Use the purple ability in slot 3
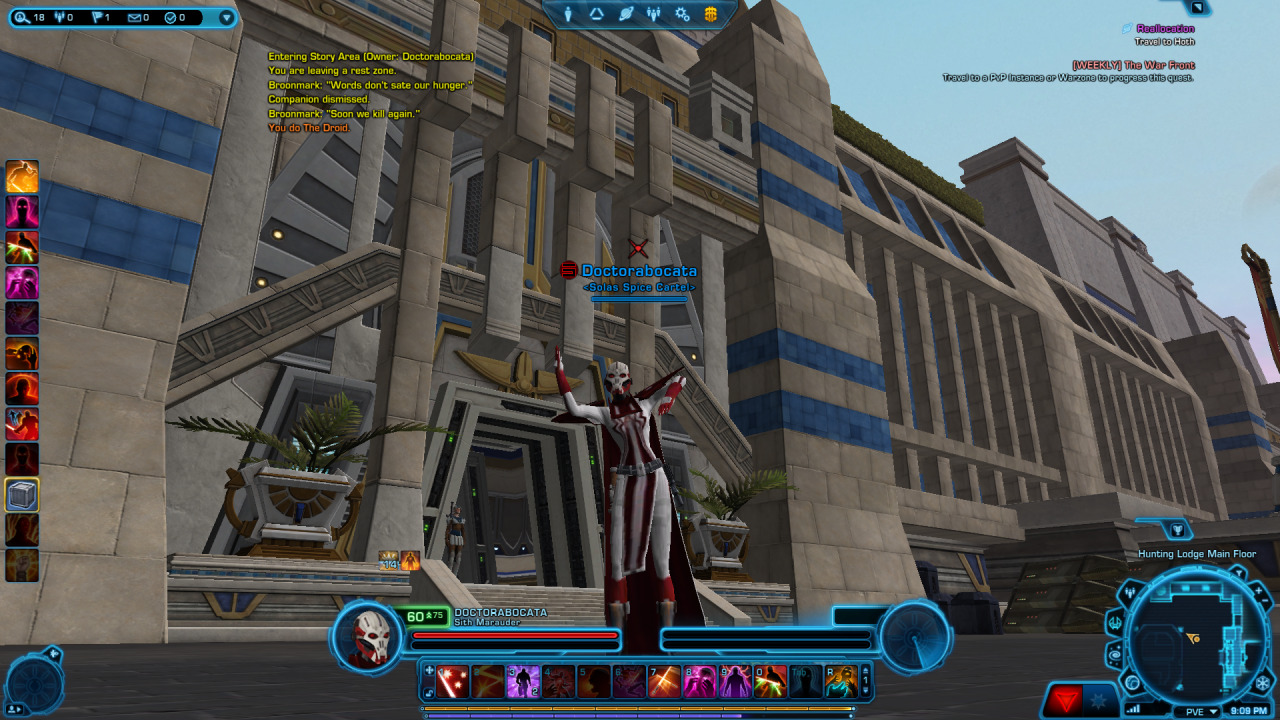 (523, 681)
